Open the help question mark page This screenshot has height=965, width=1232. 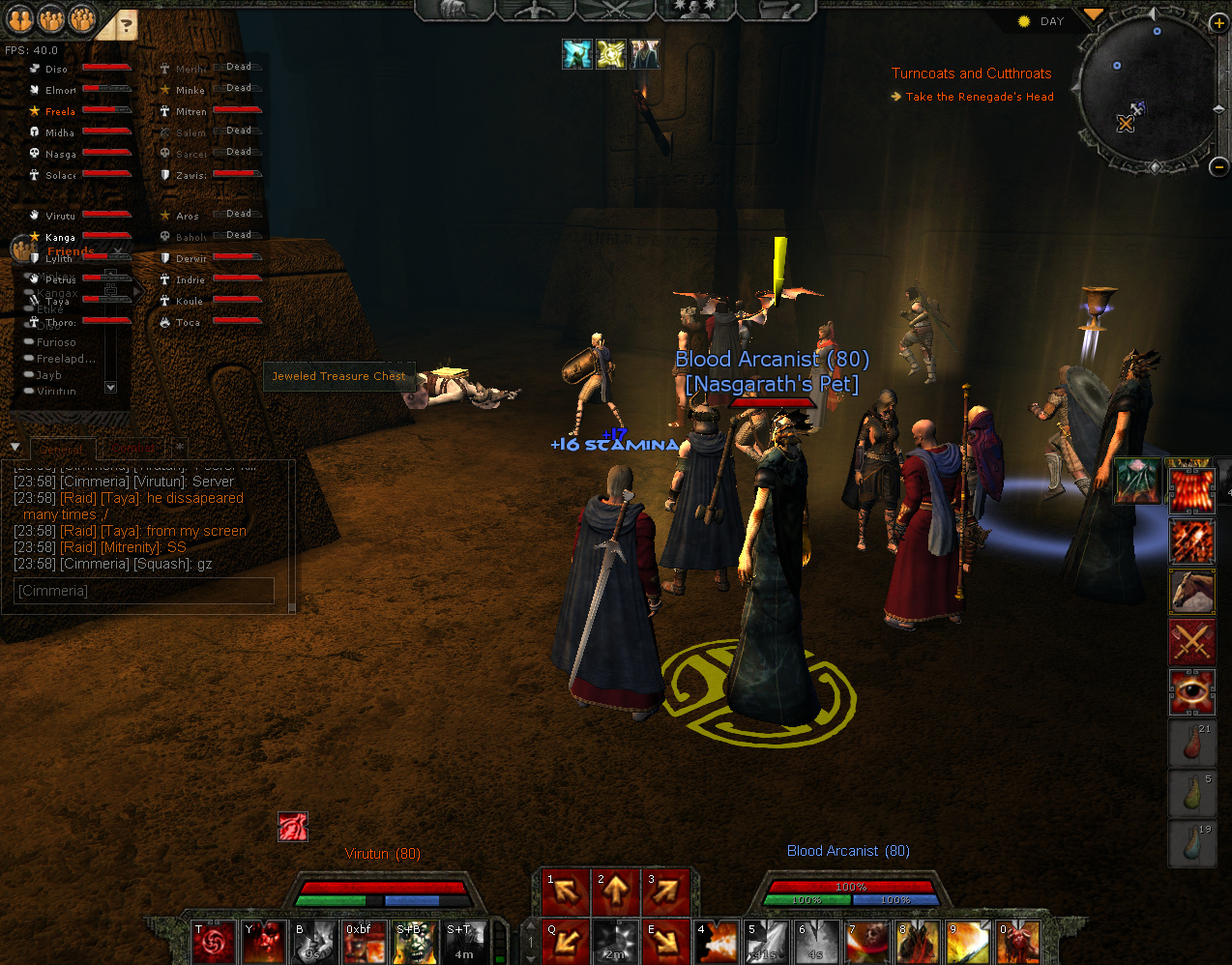(x=126, y=25)
